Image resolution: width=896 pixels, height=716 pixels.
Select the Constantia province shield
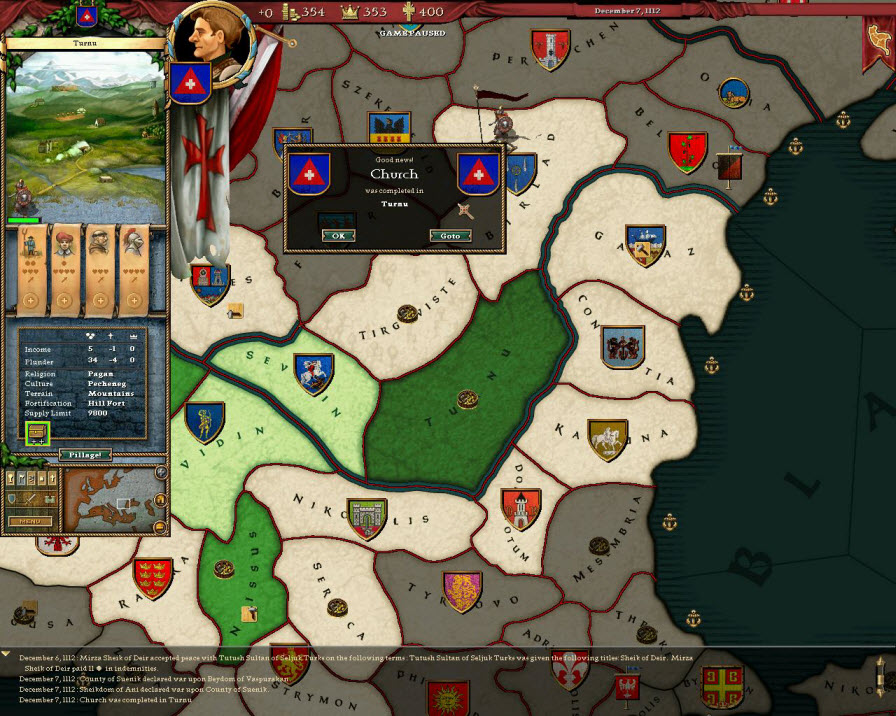(x=622, y=347)
